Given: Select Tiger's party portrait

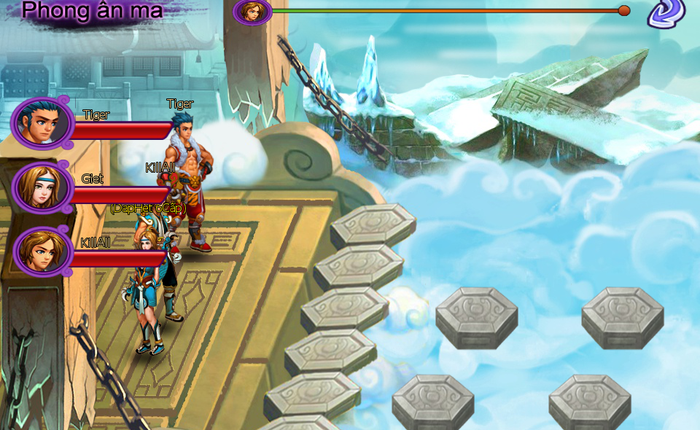Looking at the screenshot, I should pyautogui.click(x=41, y=123).
